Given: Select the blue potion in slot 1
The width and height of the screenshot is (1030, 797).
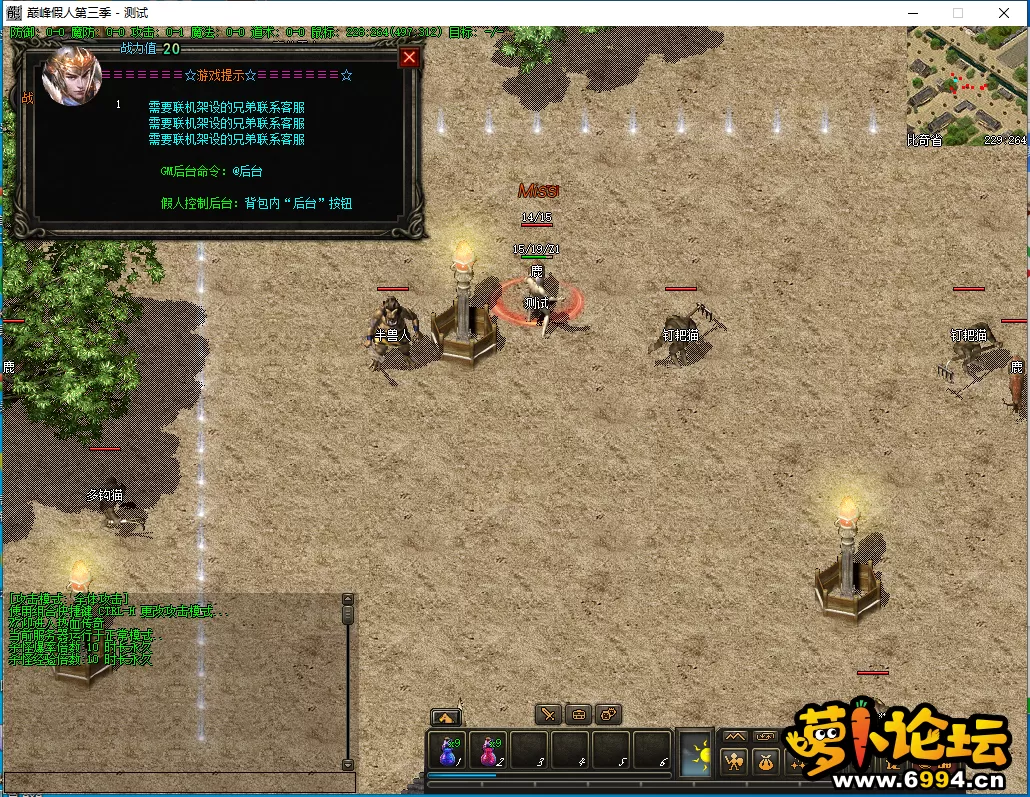Looking at the screenshot, I should coord(447,751).
